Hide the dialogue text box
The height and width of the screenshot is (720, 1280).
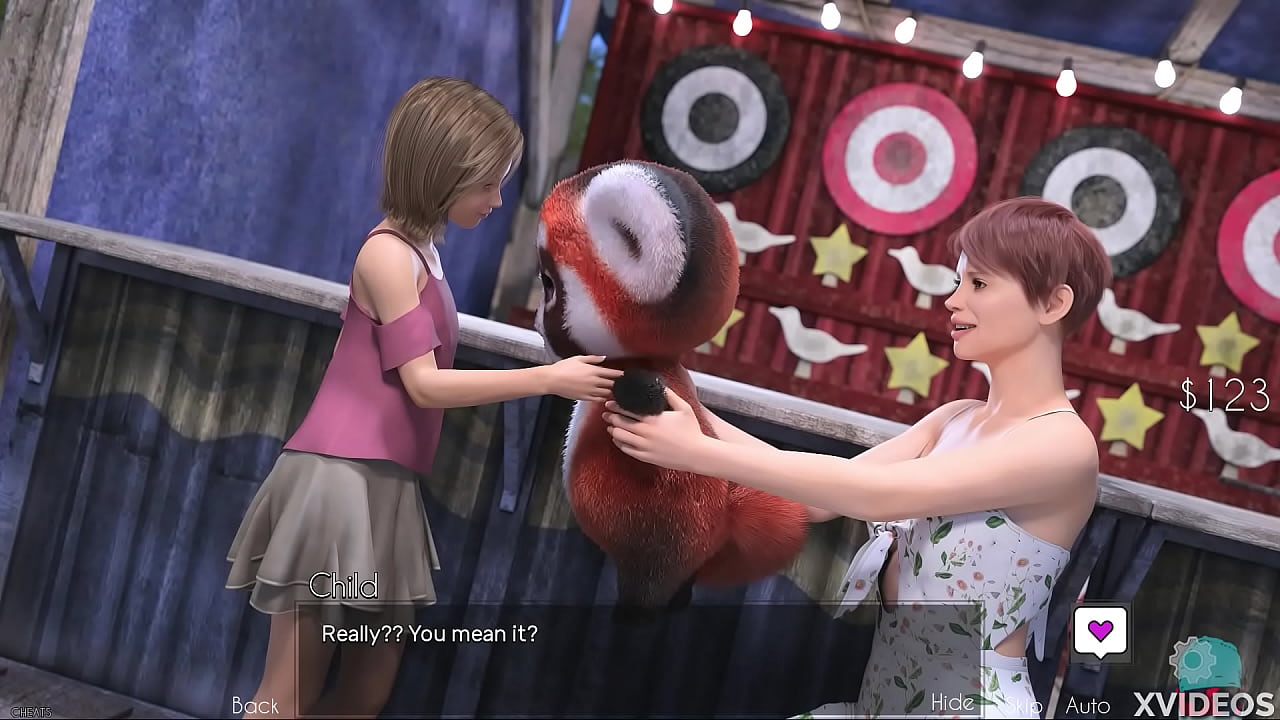click(x=952, y=703)
